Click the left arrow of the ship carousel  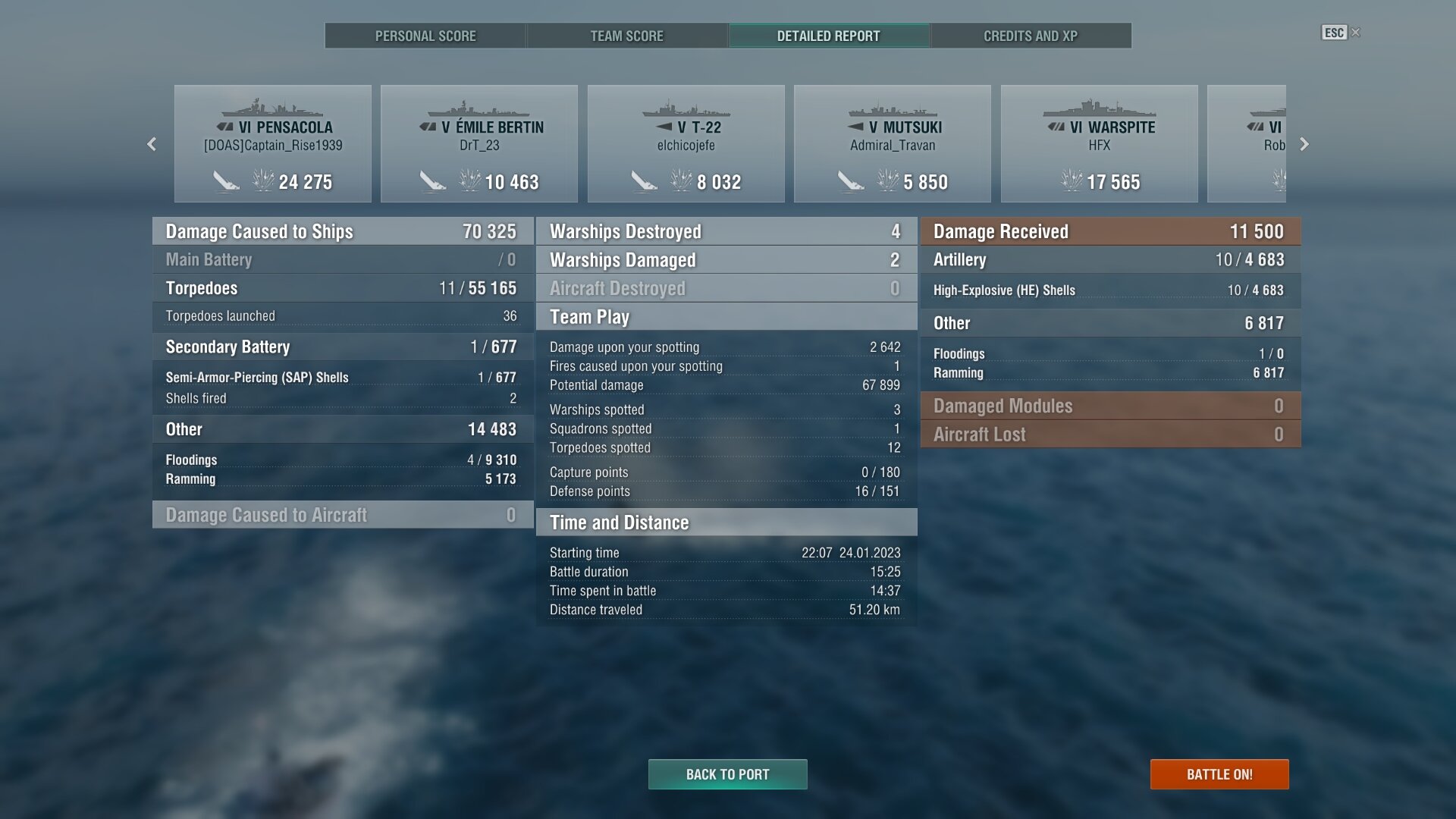pos(152,144)
